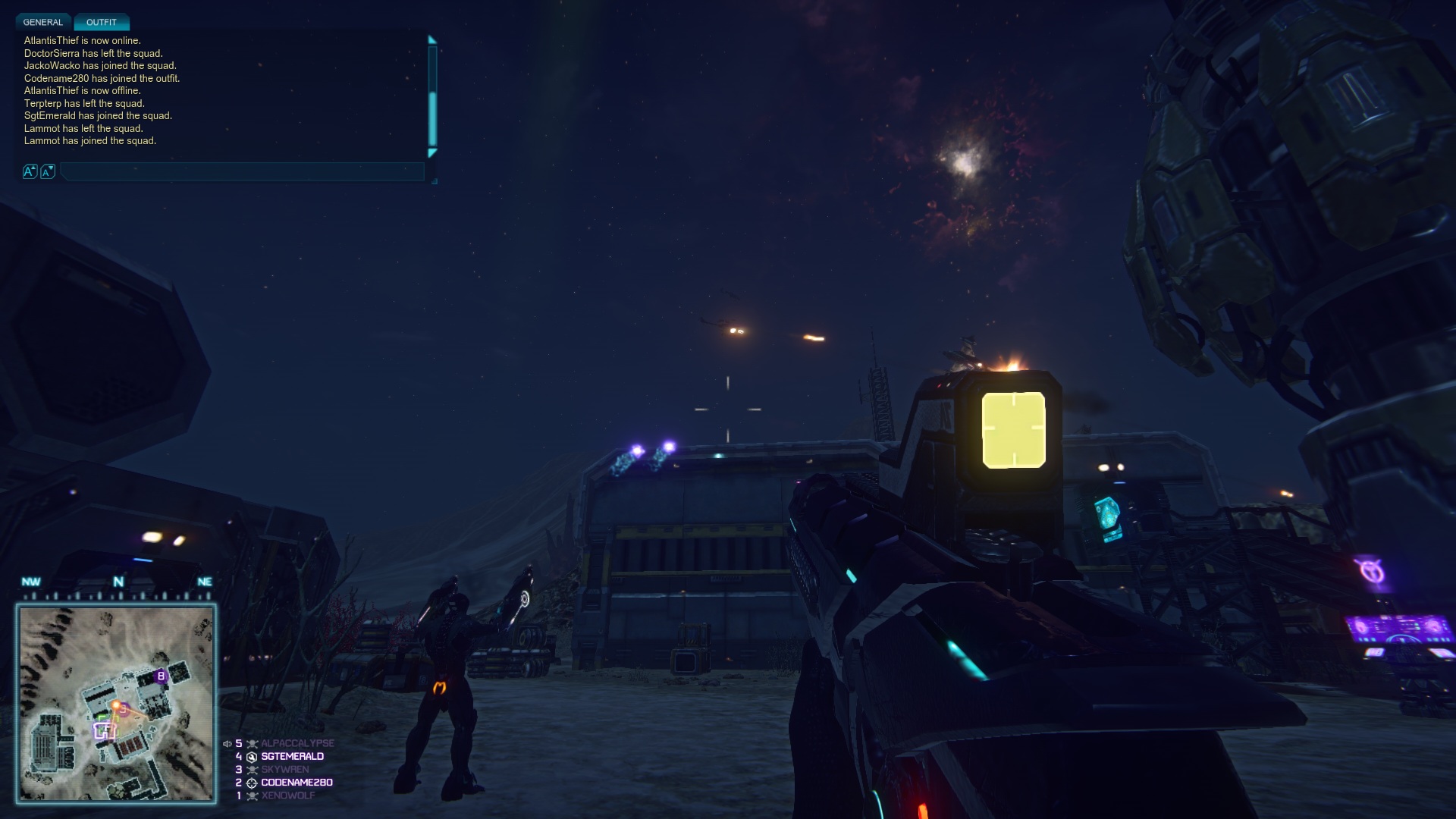Viewport: 1456px width, 819px height.
Task: Select squad member Skywren
Action: click(284, 769)
